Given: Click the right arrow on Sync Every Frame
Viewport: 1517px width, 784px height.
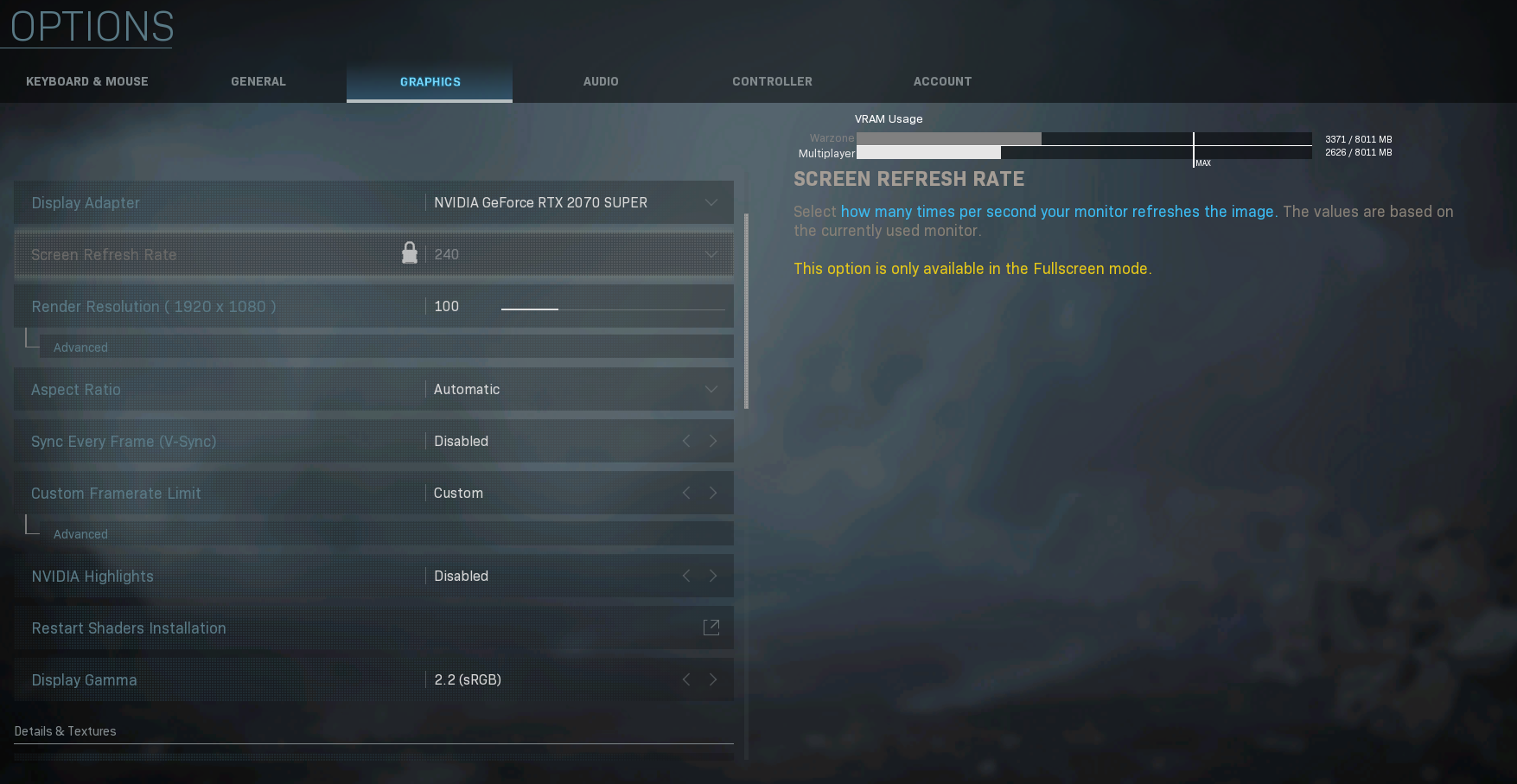Looking at the screenshot, I should pos(713,441).
